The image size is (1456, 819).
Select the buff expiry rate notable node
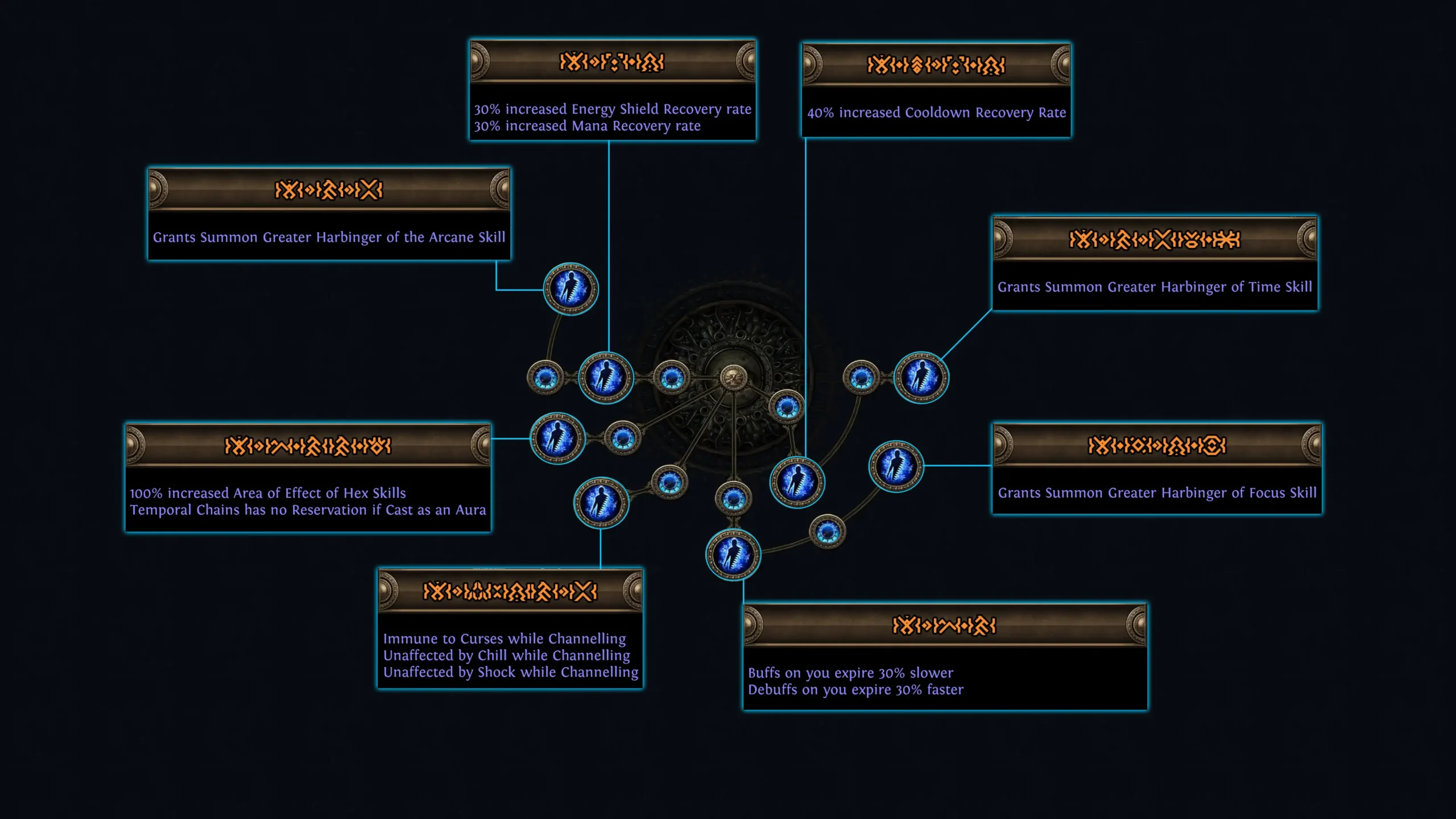coord(734,557)
